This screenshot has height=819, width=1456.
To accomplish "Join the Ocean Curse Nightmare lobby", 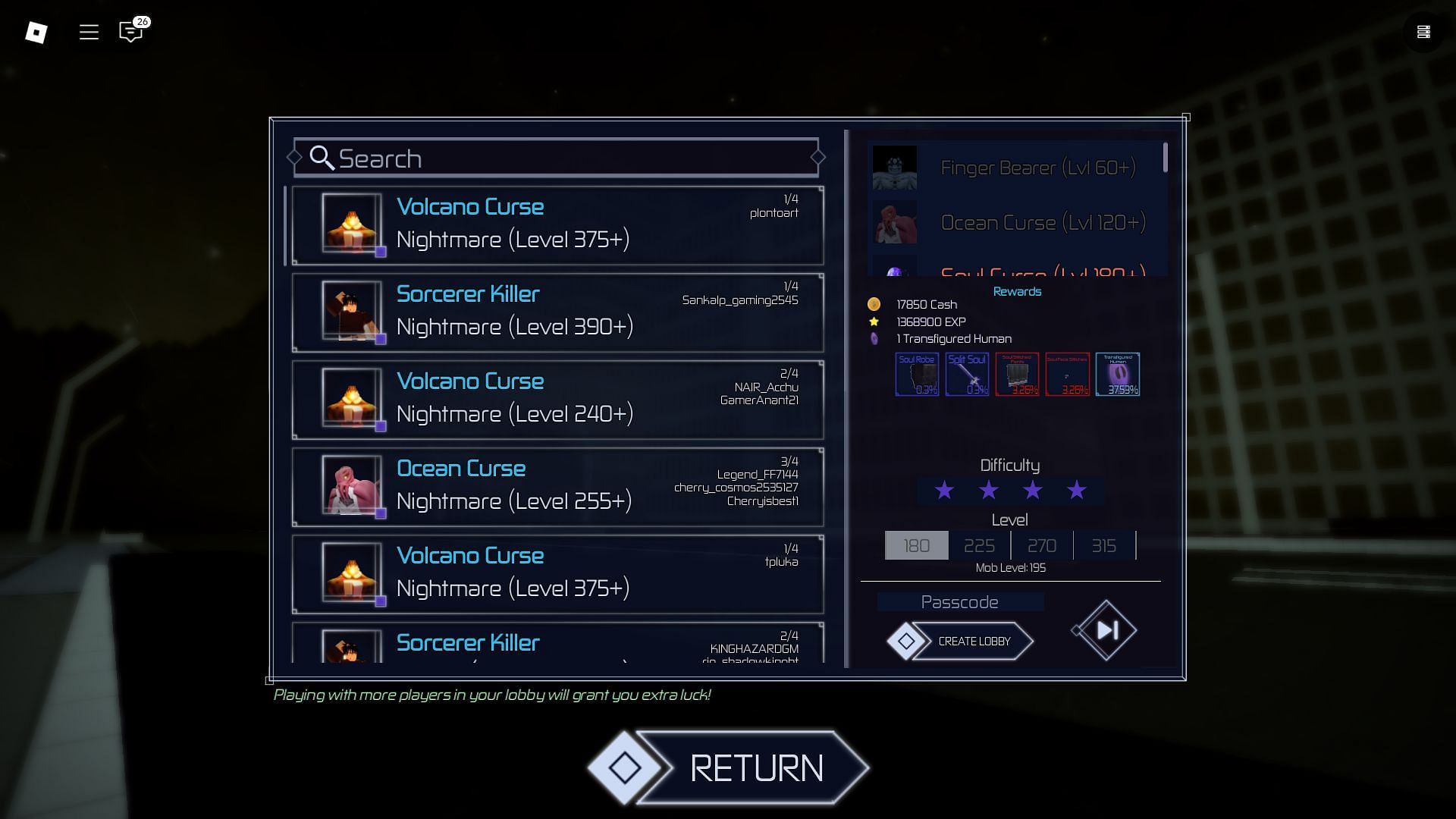I will [x=557, y=486].
